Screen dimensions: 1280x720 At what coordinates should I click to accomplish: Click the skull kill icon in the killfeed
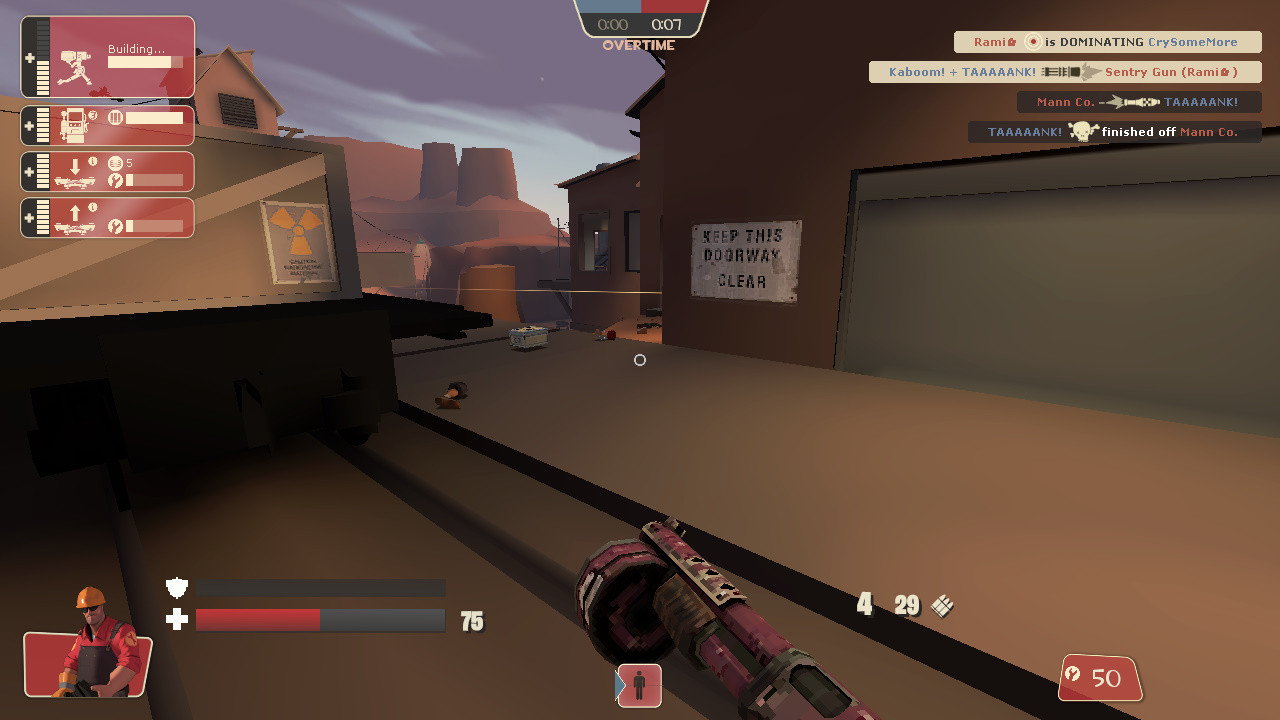[x=1082, y=131]
